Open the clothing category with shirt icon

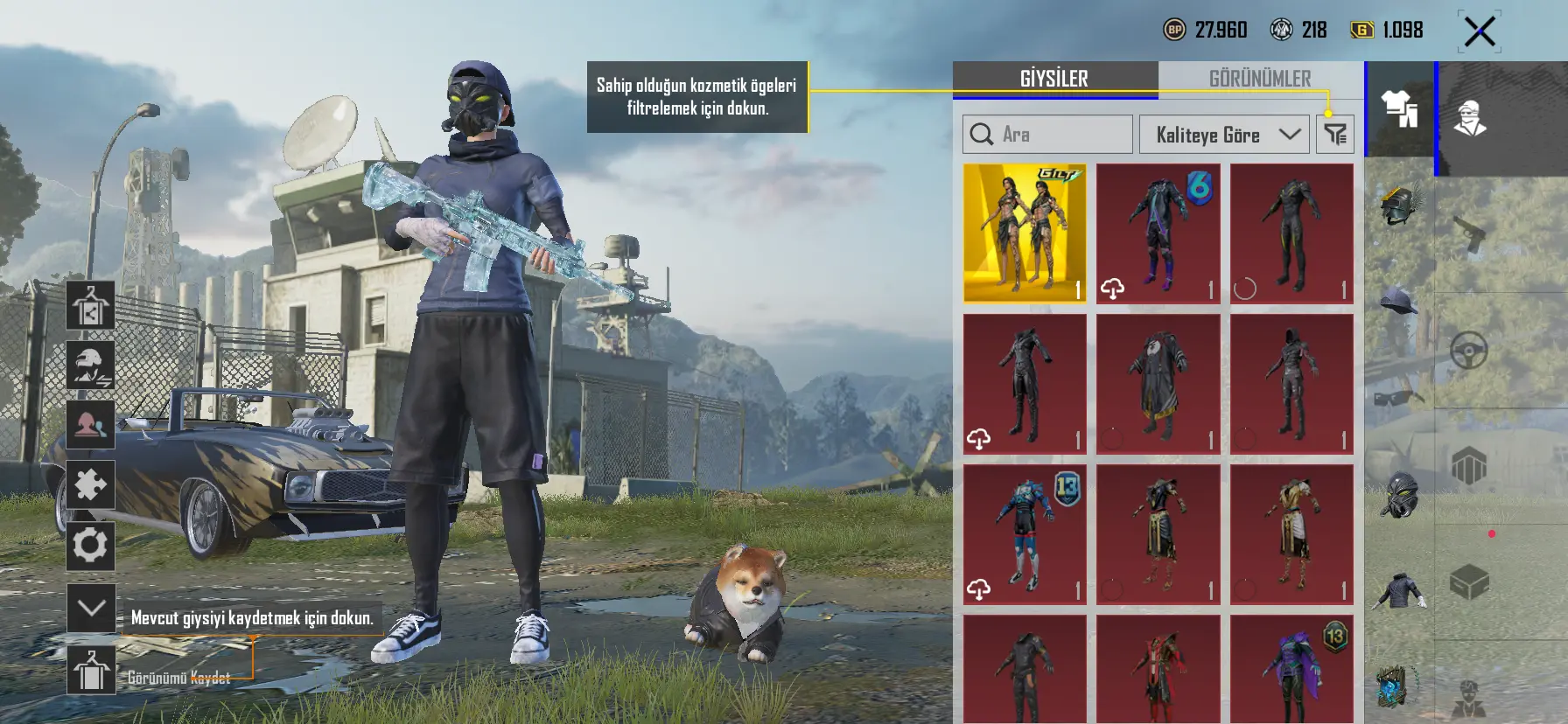pyautogui.click(x=1399, y=110)
